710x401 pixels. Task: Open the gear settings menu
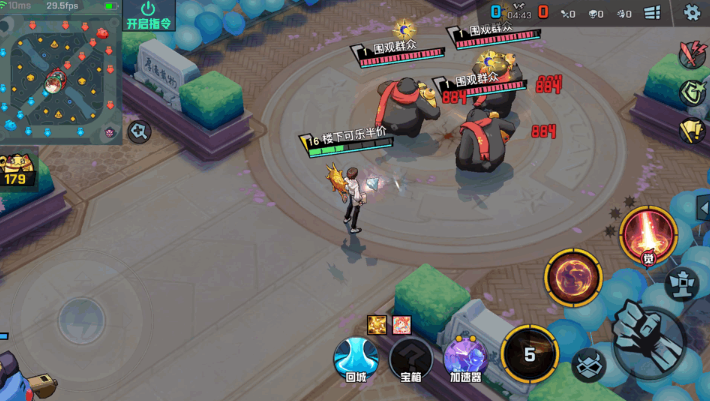pyautogui.click(x=692, y=12)
